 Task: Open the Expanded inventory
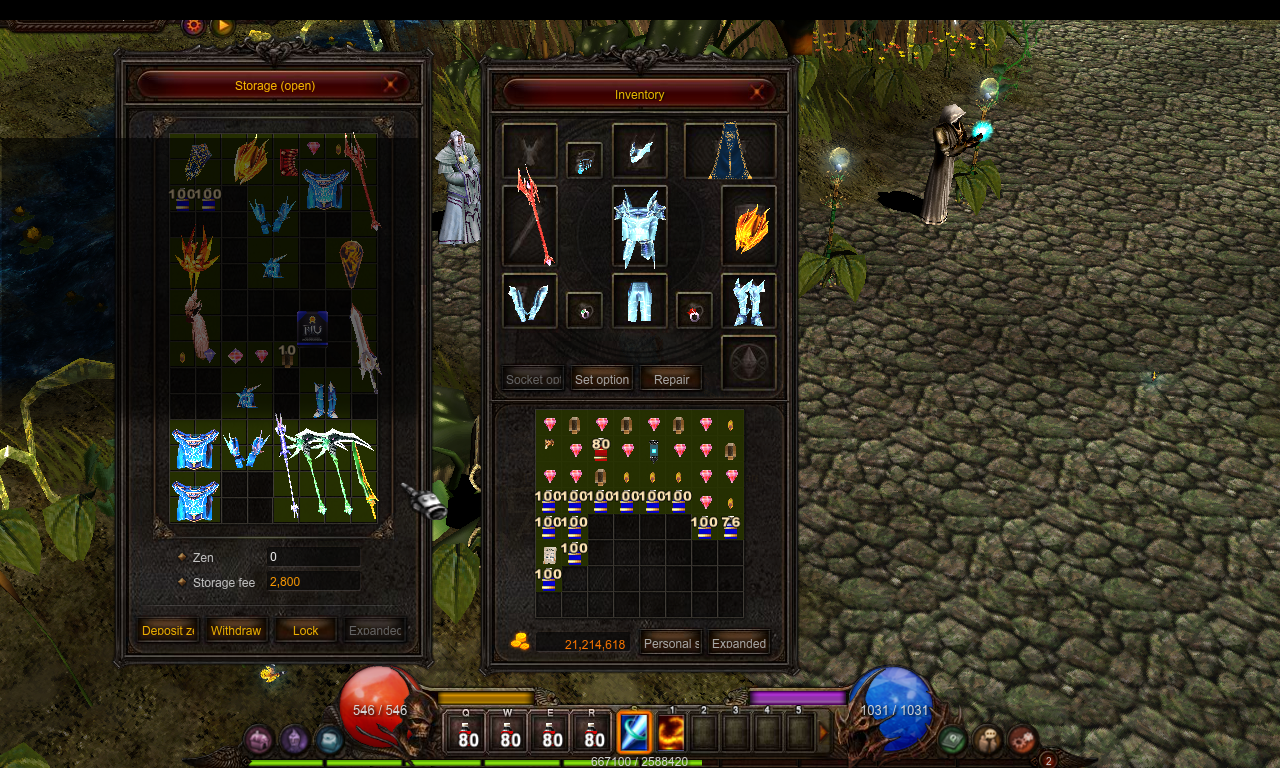coord(739,643)
